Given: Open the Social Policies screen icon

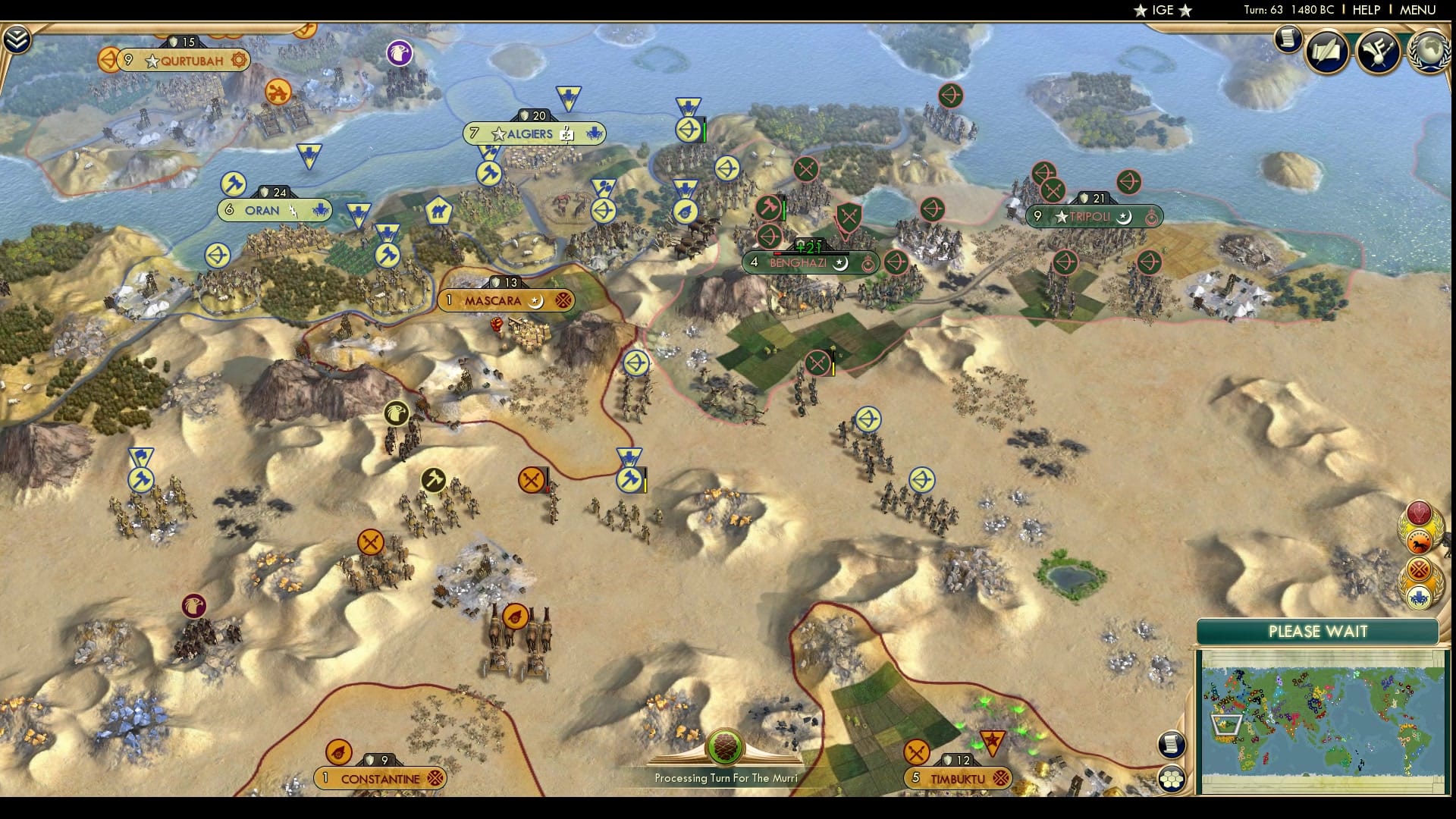Looking at the screenshot, I should (1380, 50).
